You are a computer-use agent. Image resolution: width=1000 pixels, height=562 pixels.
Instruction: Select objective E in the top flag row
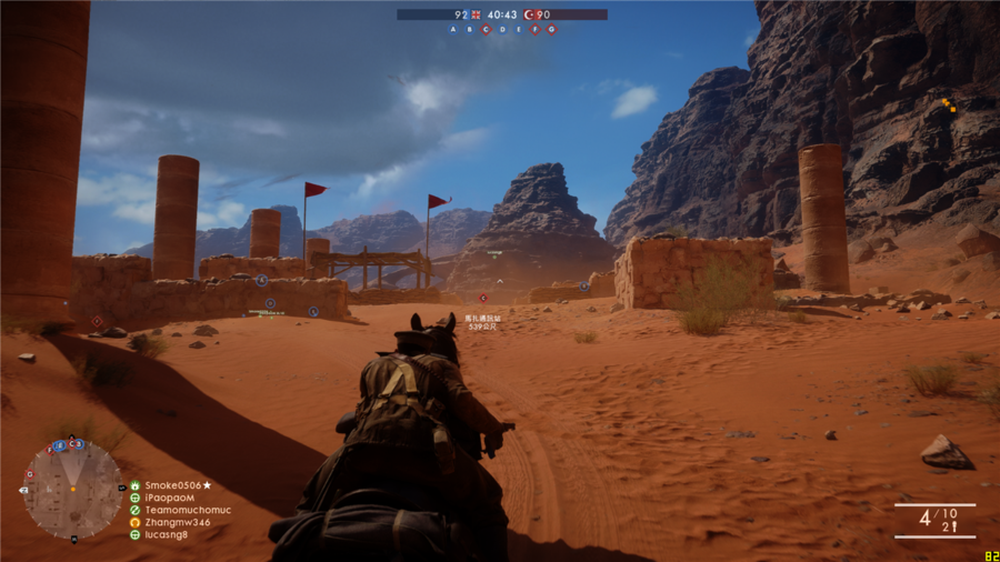coord(518,29)
